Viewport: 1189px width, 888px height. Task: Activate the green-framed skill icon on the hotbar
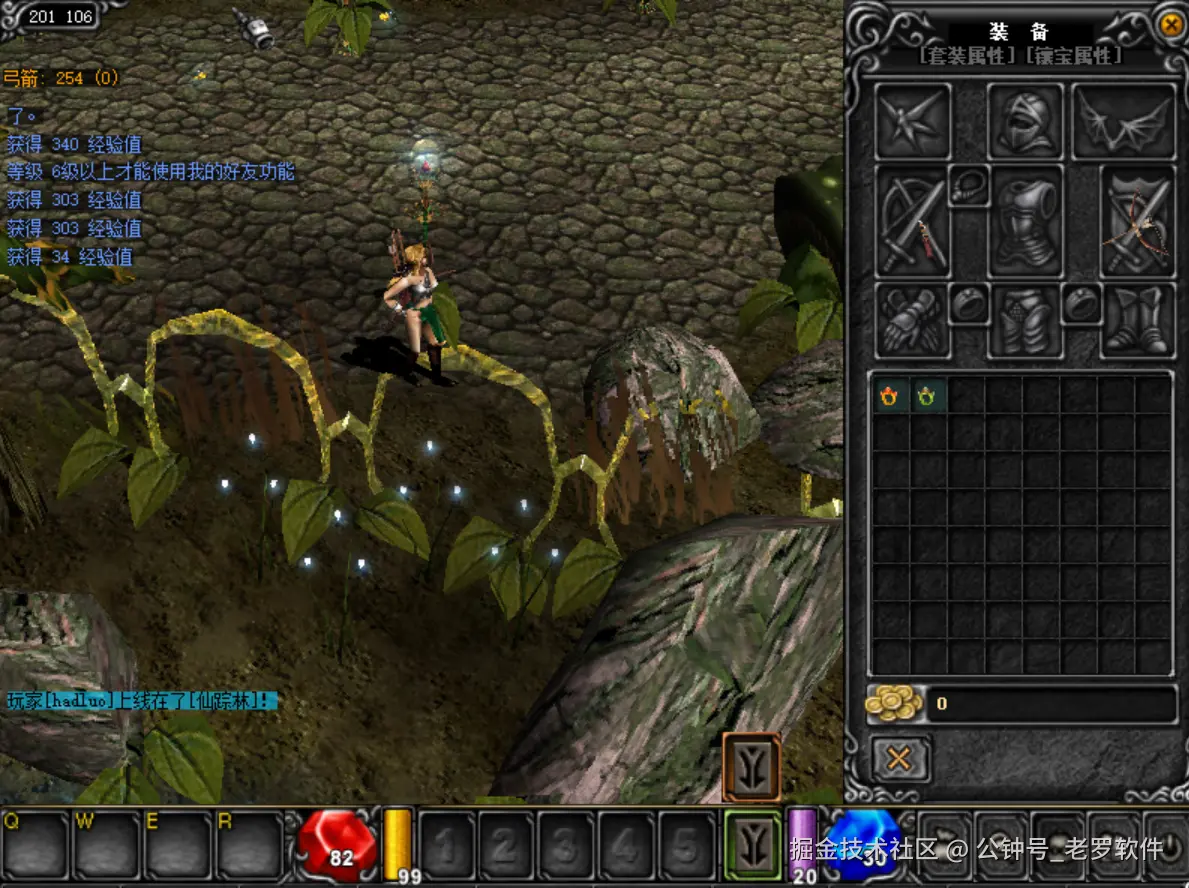point(752,842)
